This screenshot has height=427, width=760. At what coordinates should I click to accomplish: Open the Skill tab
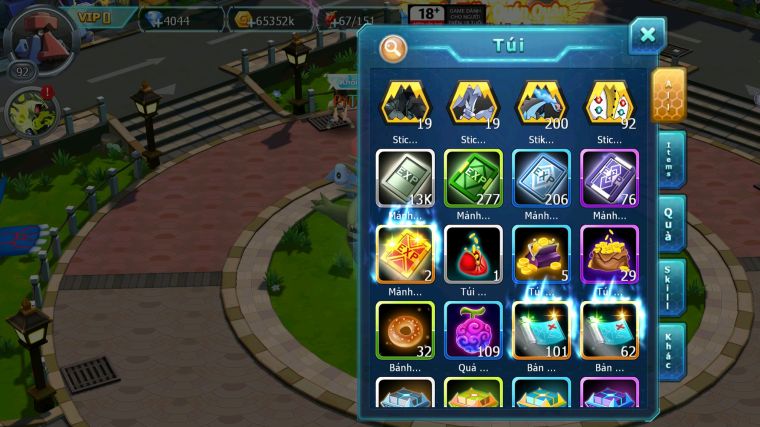pos(668,288)
